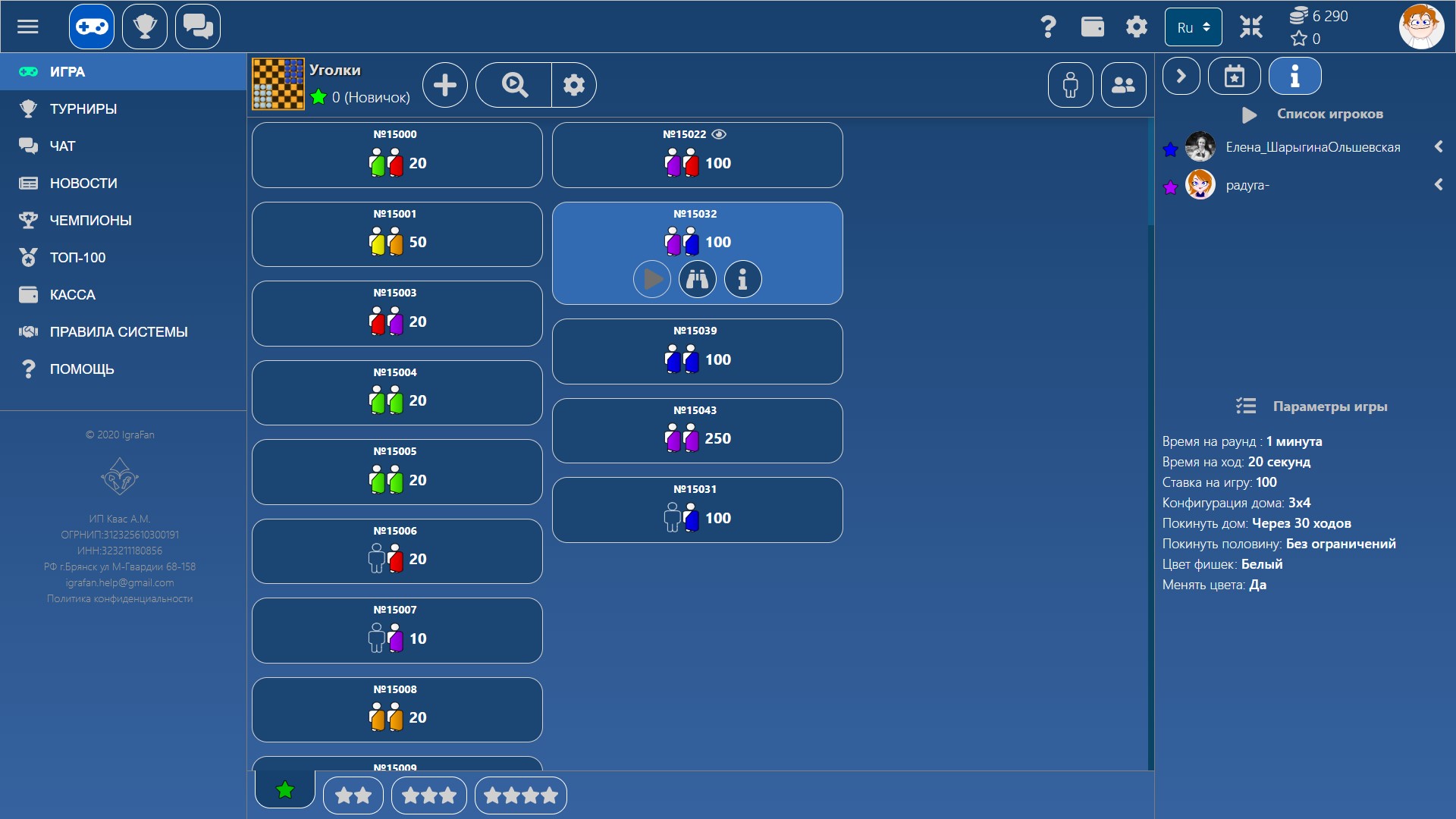Switch to the four-star filter tab
Viewport: 1456px width, 819px height.
(520, 795)
